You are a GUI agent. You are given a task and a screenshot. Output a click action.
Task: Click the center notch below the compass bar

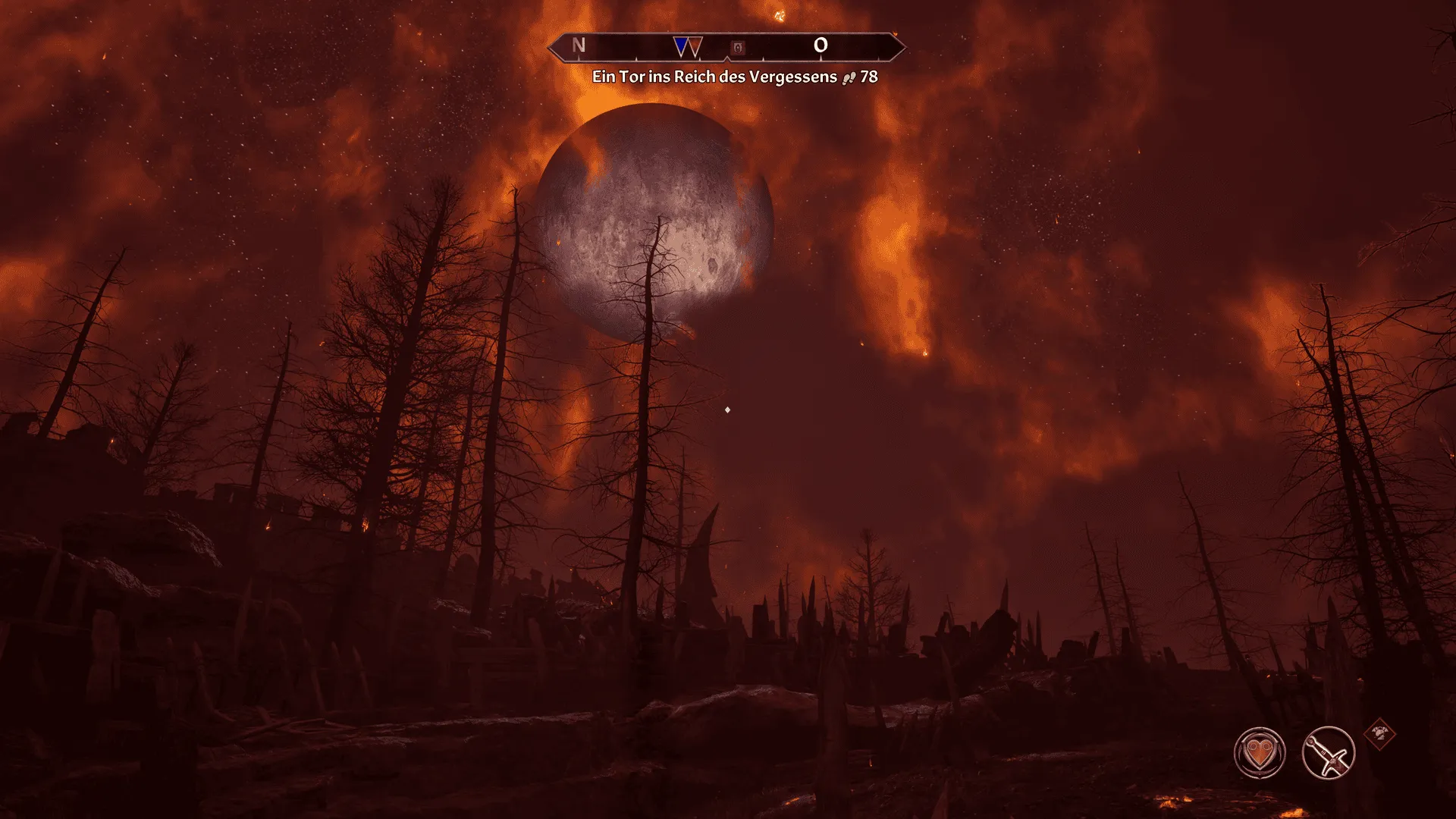click(x=728, y=59)
